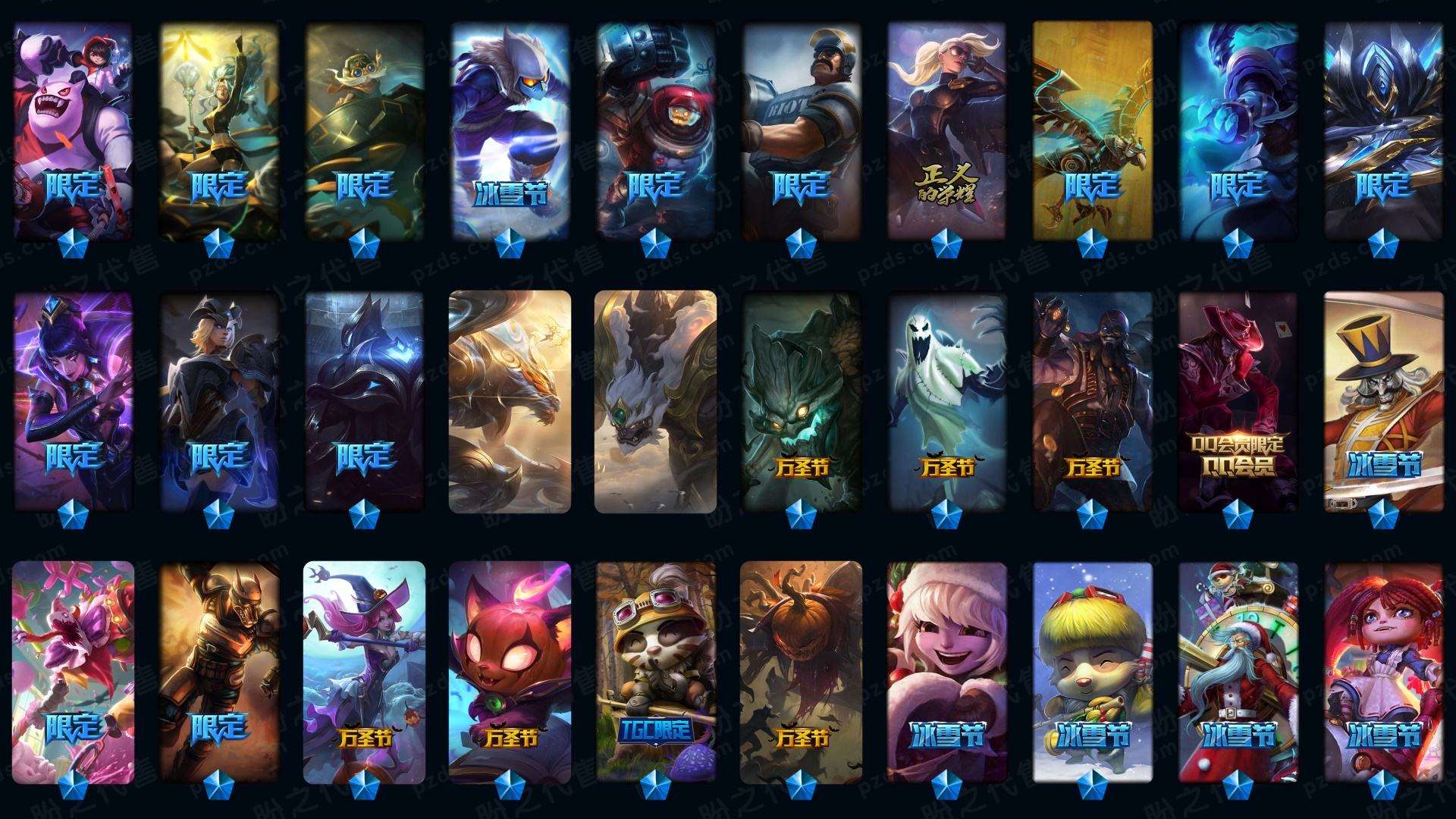
Task: Select the Santa Claus bearded skin card
Action: [1238, 670]
